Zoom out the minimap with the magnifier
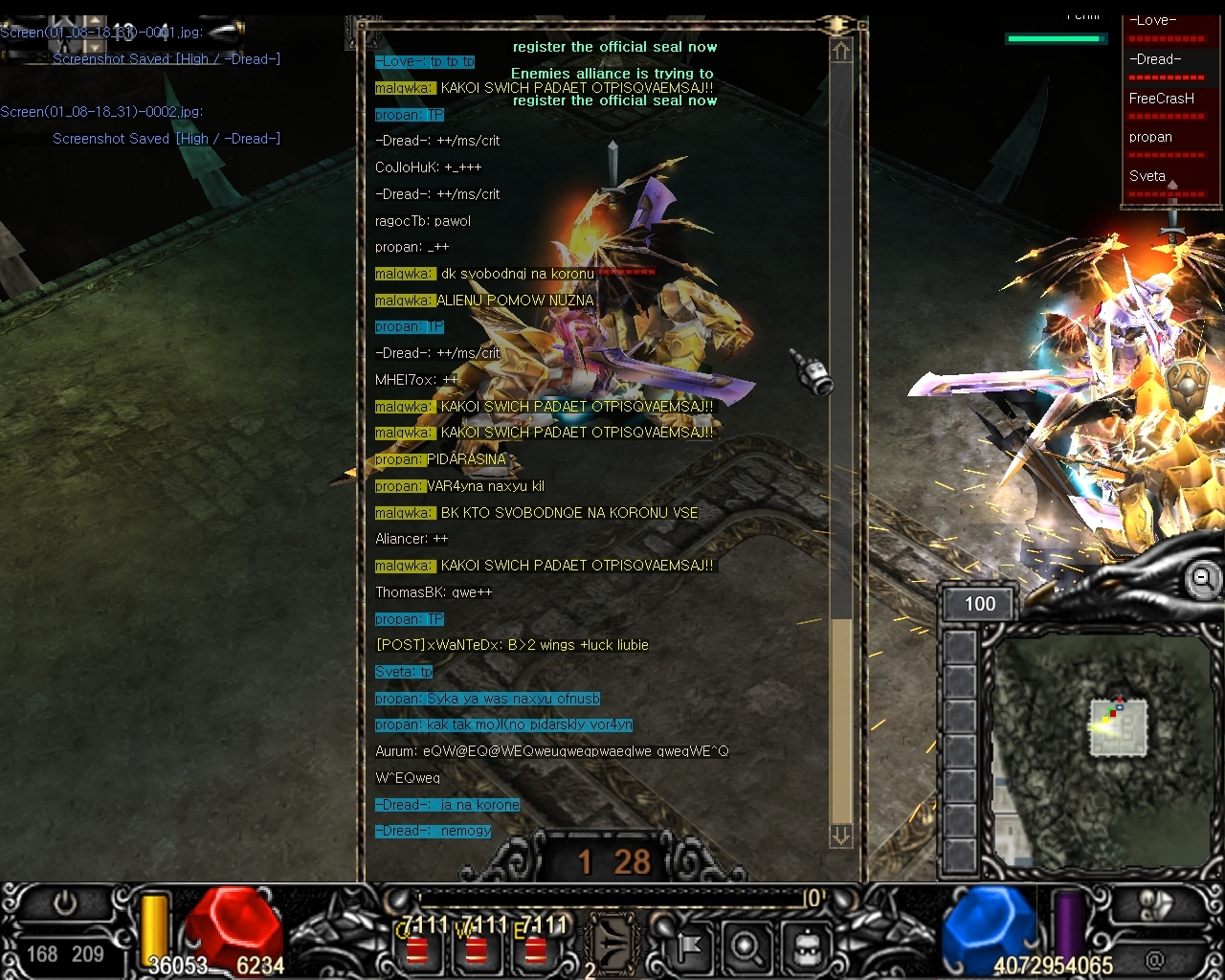 (1203, 578)
